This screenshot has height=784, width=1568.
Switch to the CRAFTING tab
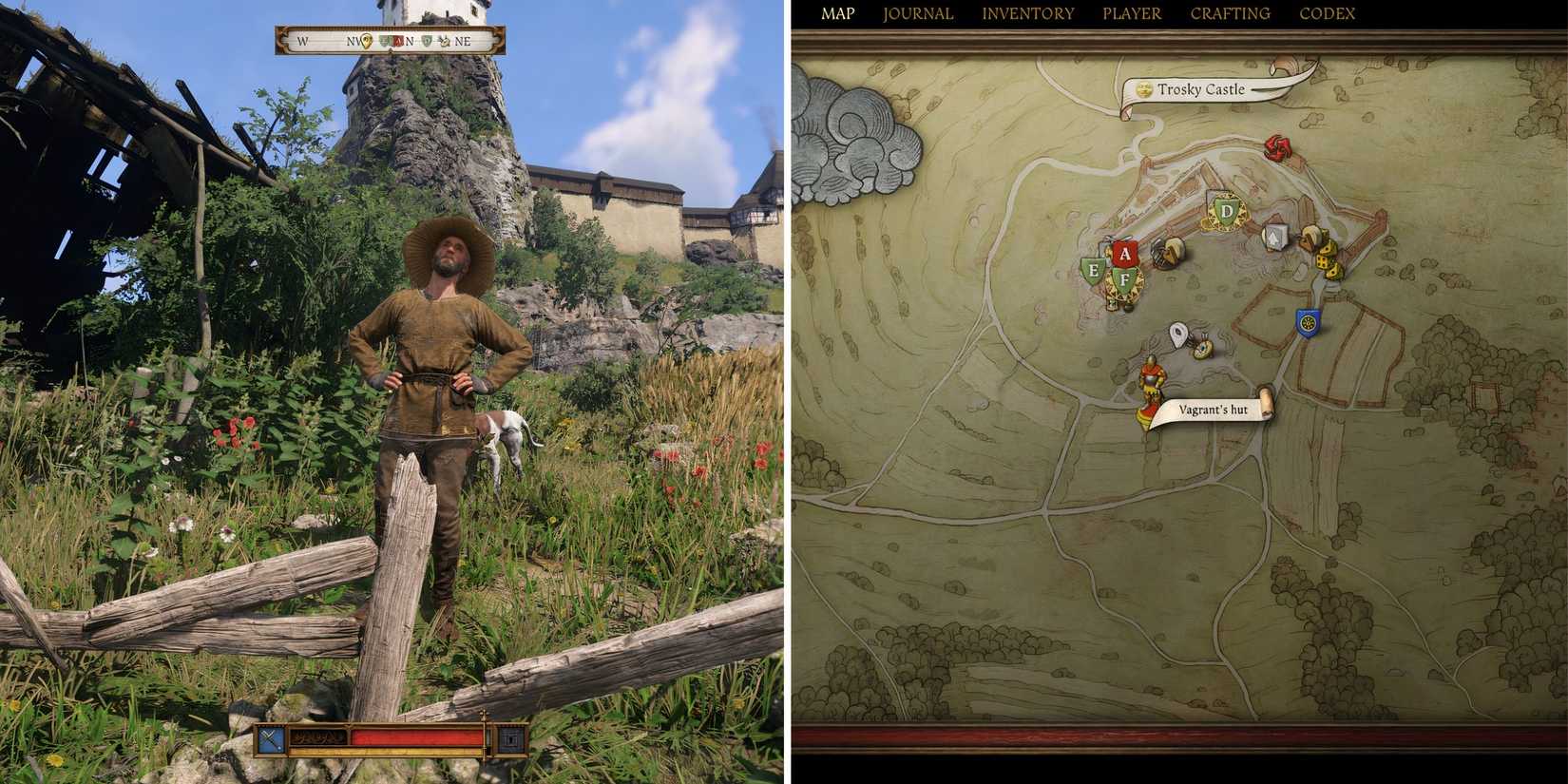(x=1232, y=13)
